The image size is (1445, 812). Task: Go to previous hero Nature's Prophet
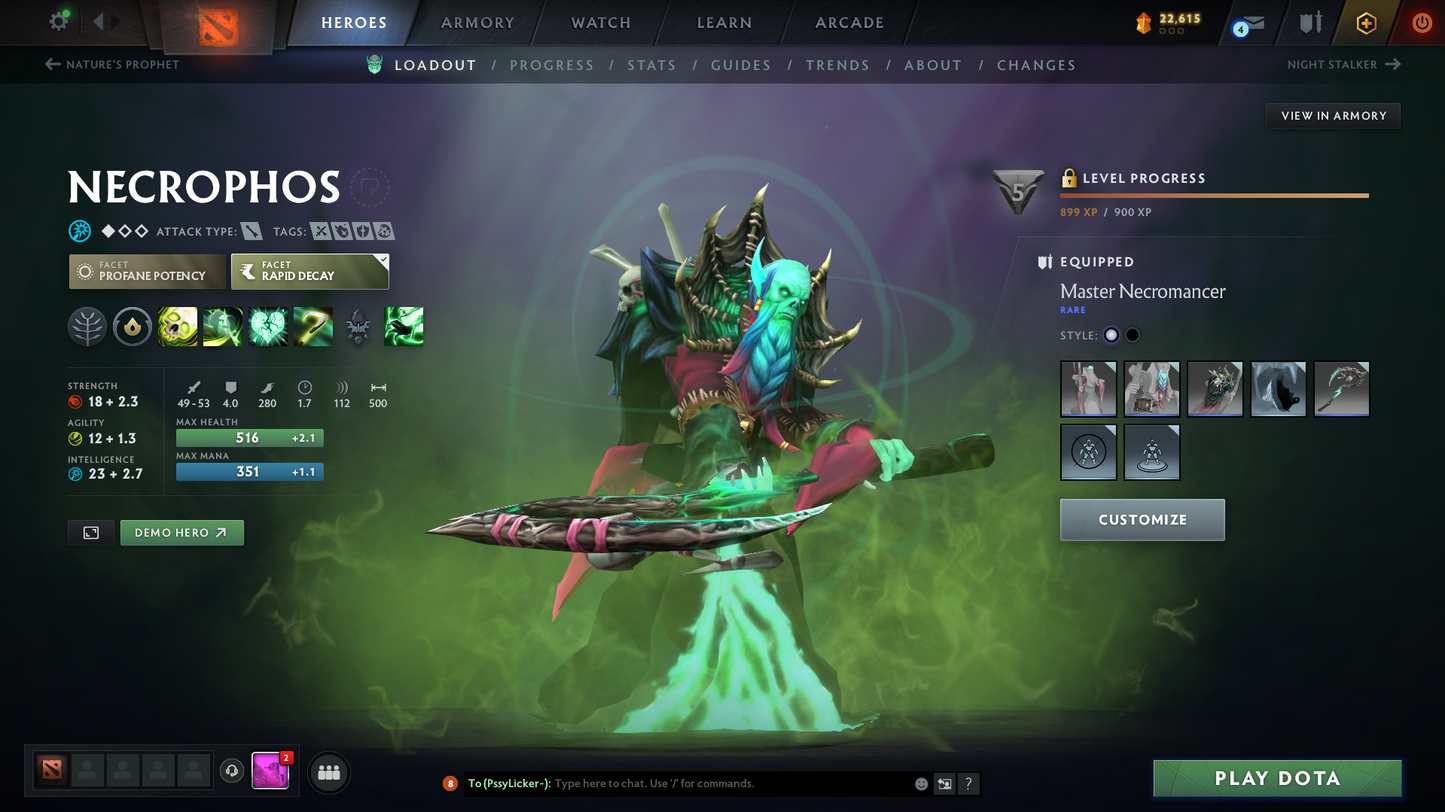[x=112, y=64]
